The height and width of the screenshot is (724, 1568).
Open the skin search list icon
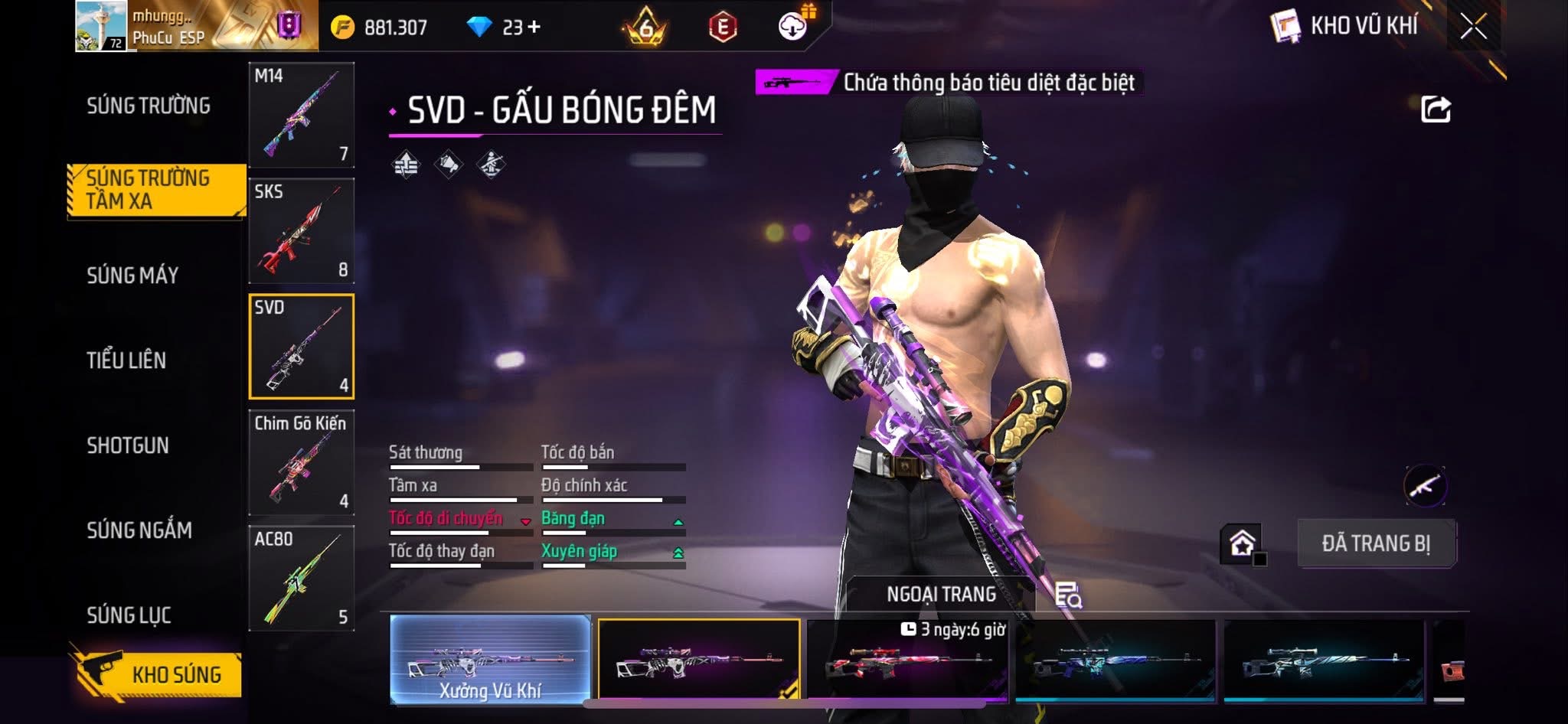pyautogui.click(x=1068, y=595)
